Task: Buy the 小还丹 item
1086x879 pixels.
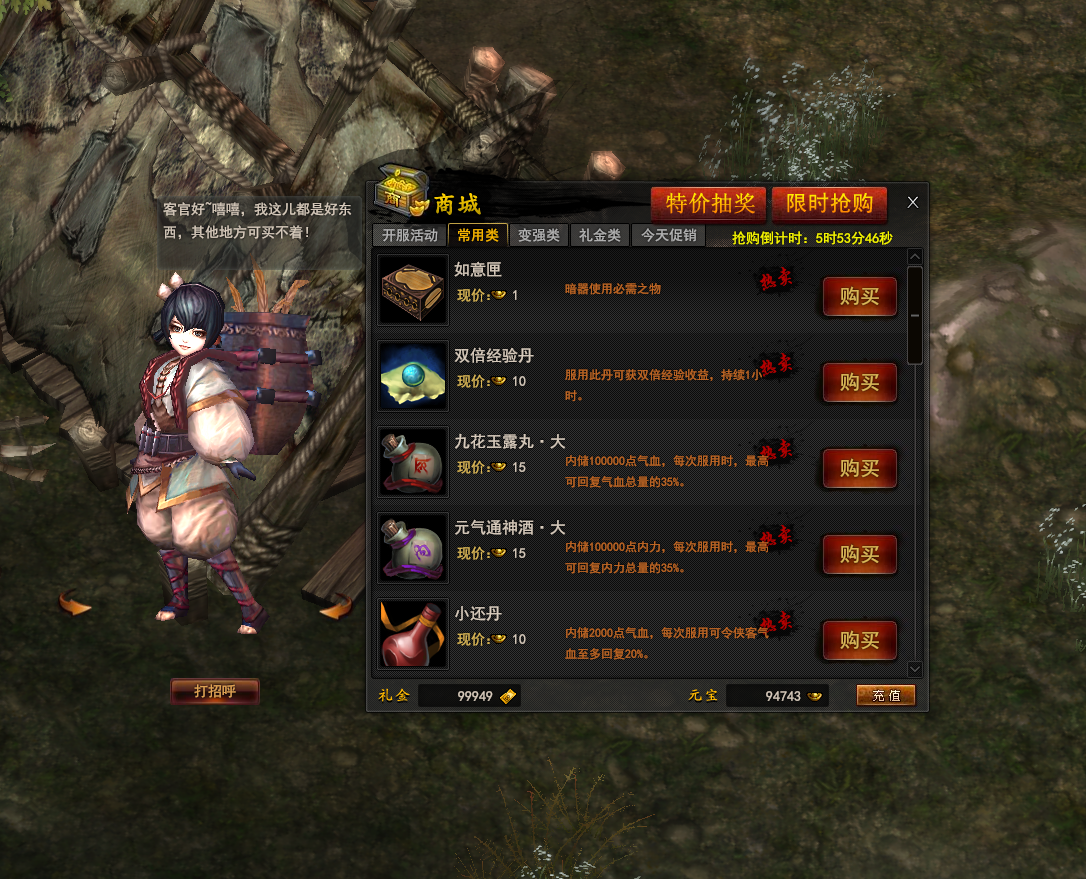Action: click(859, 640)
